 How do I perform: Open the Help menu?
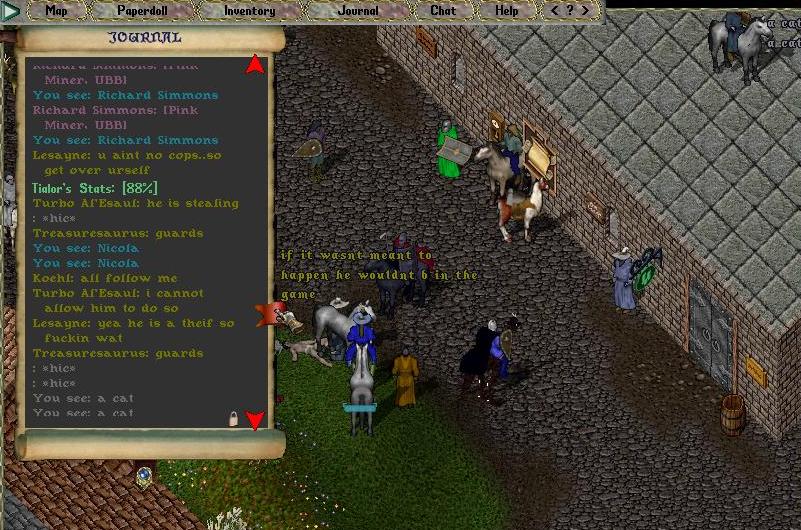tap(507, 11)
